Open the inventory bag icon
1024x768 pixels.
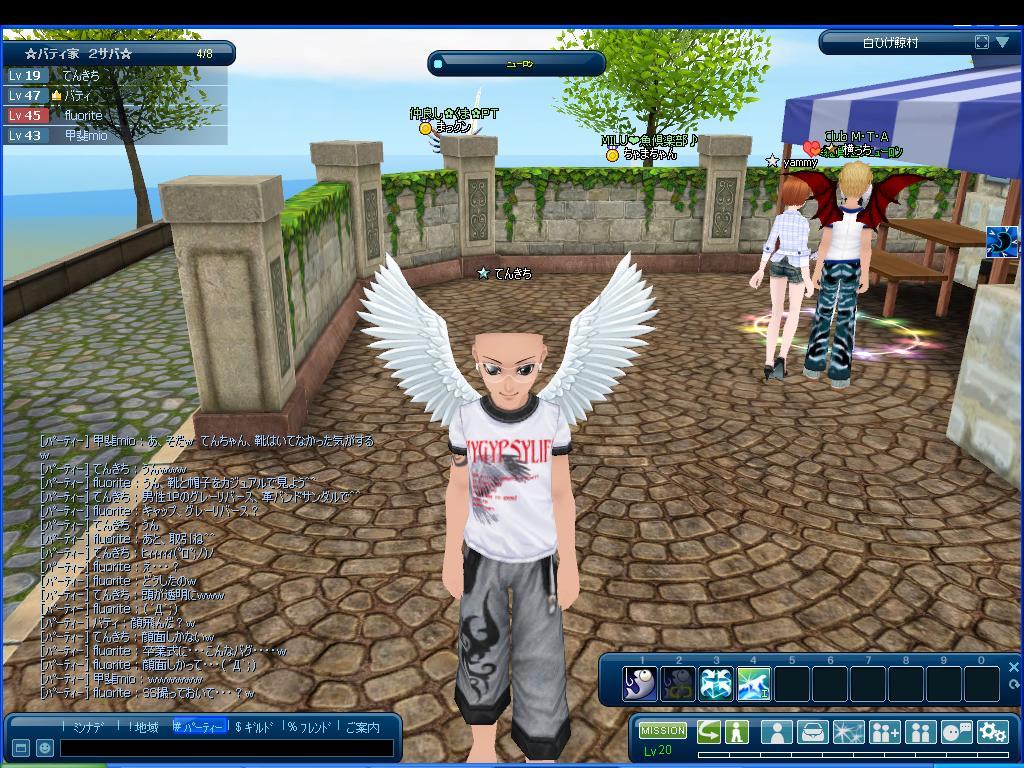(x=812, y=731)
